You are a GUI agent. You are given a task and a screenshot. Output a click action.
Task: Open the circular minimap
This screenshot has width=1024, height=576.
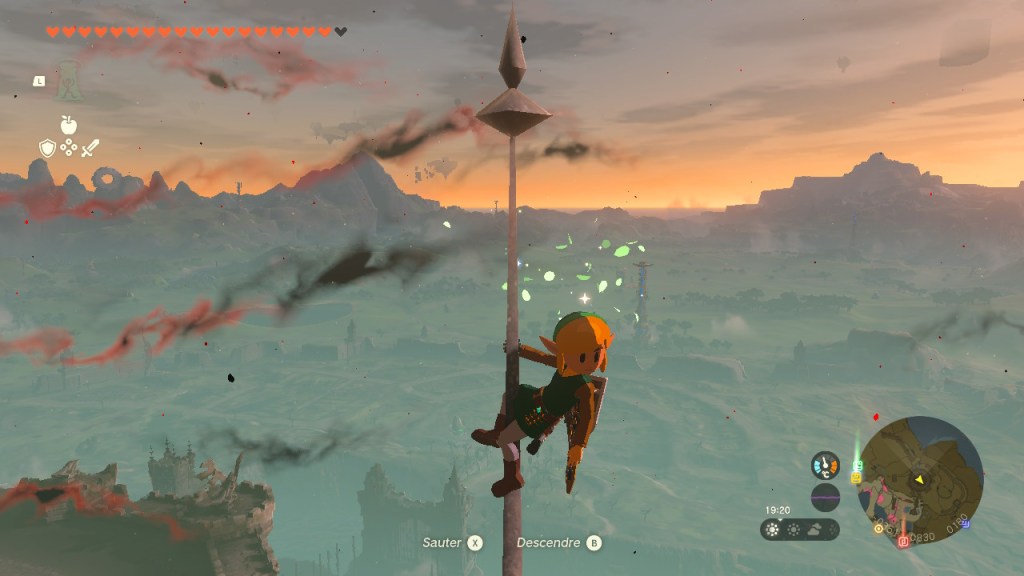click(920, 480)
